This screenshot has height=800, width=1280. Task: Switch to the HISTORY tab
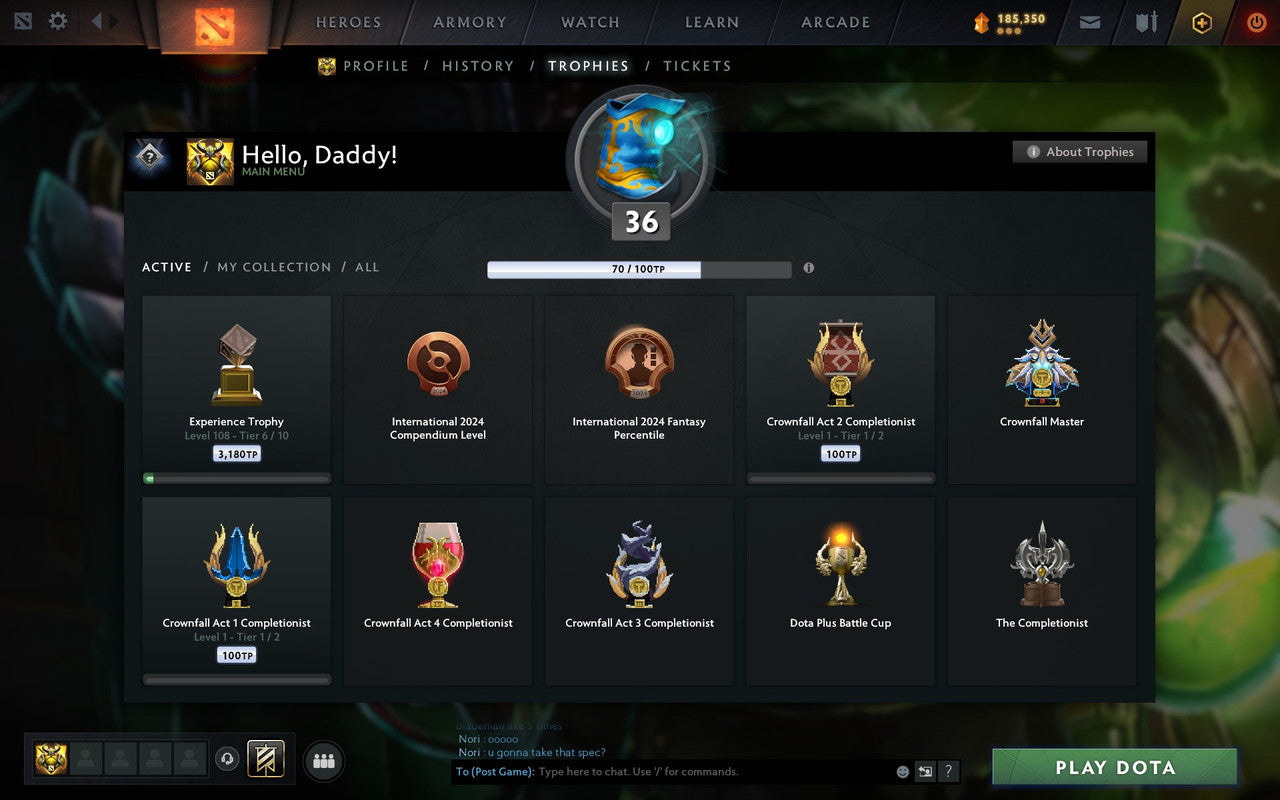point(478,66)
